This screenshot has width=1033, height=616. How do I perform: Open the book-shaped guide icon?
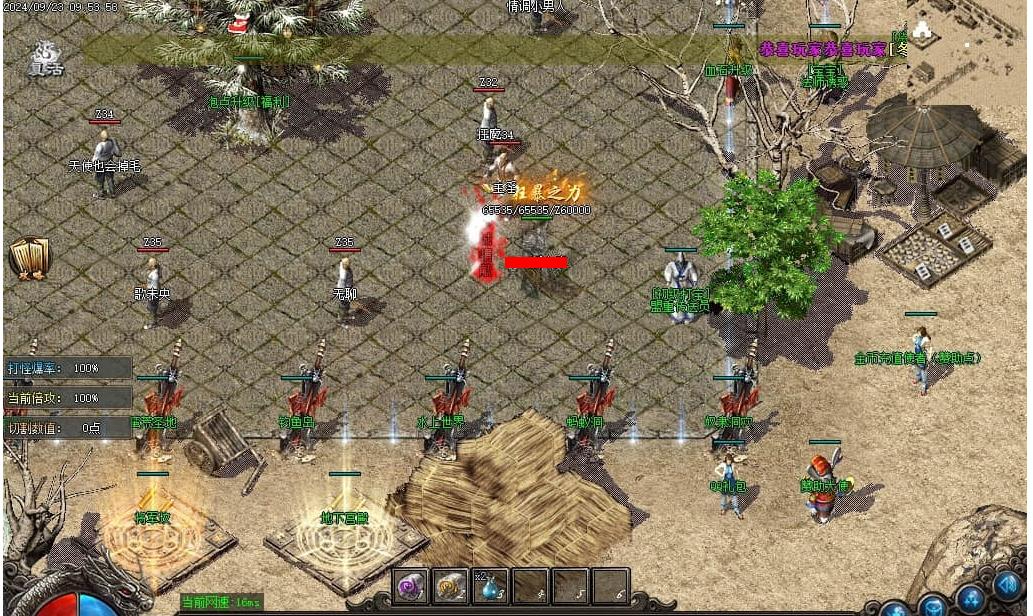[x=29, y=258]
